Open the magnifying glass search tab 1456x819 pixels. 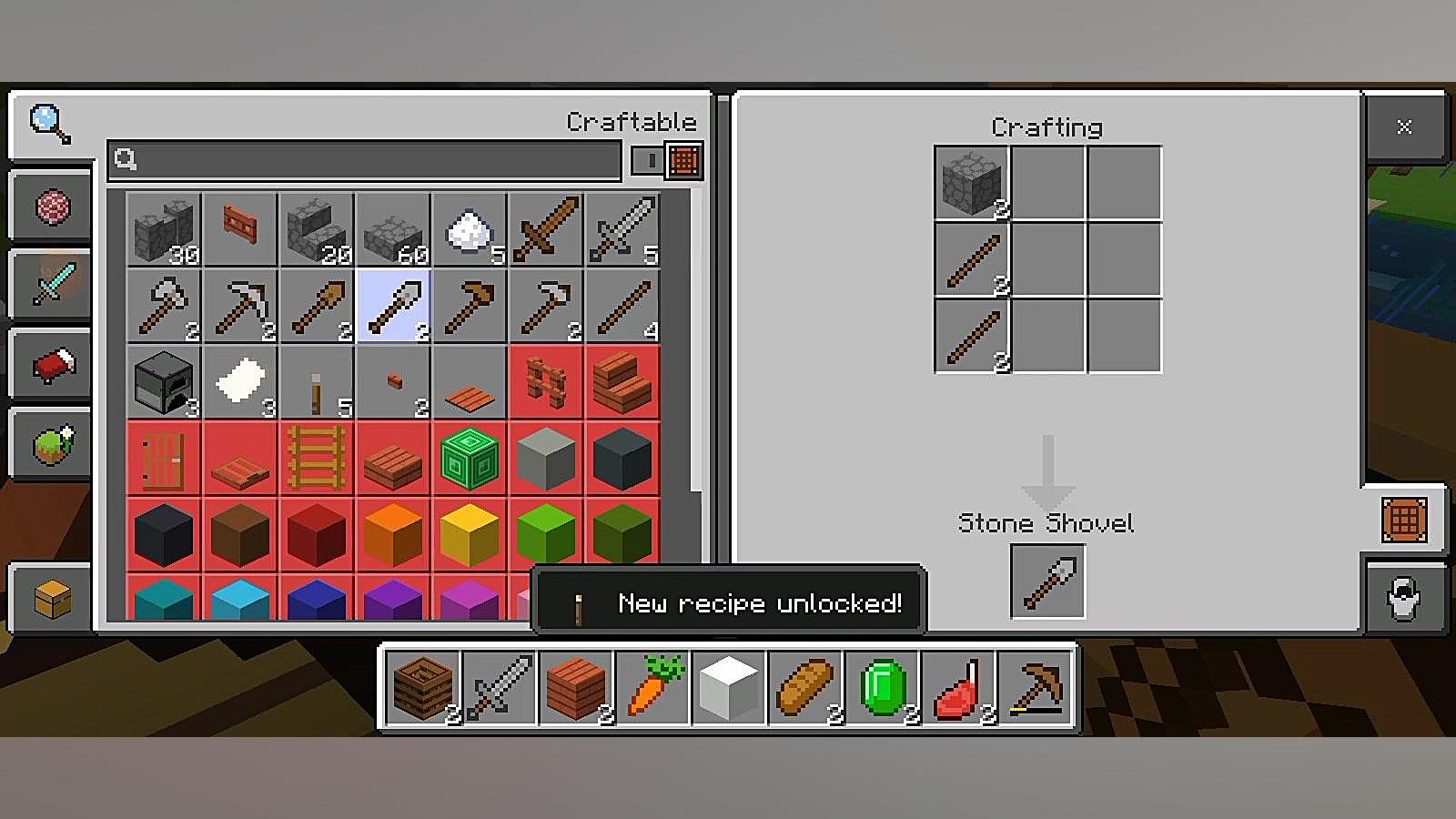(x=50, y=124)
